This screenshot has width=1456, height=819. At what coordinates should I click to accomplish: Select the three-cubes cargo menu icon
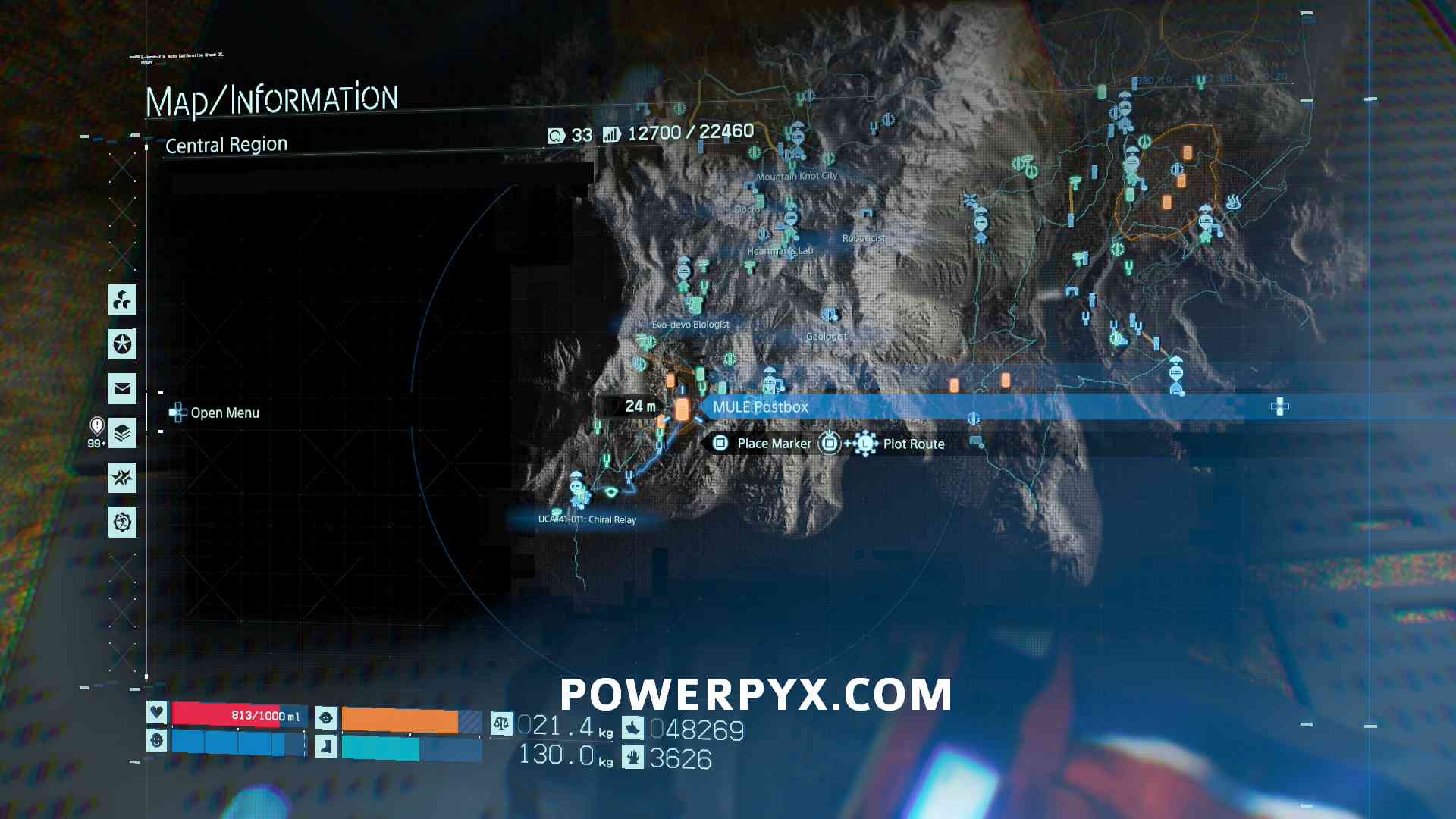tap(122, 300)
